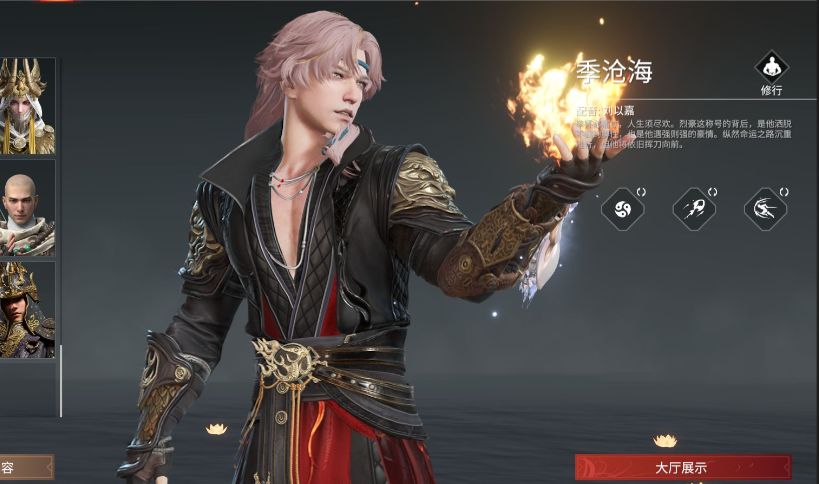Select the bald monk hero portrait
This screenshot has width=819, height=484.
(26, 208)
